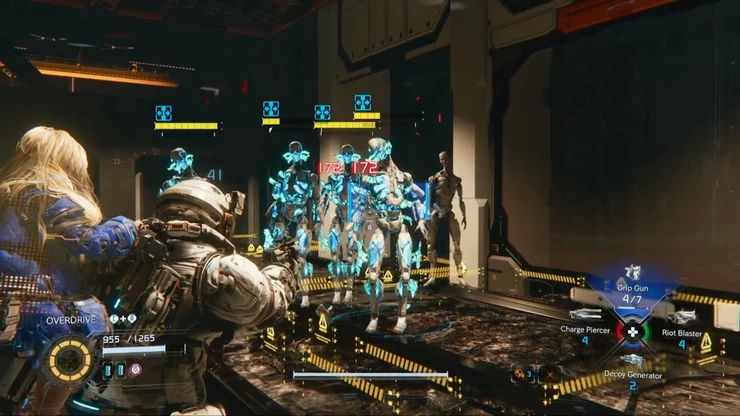
Task: Select the crossed-out empty item slot
Action: coord(549,374)
